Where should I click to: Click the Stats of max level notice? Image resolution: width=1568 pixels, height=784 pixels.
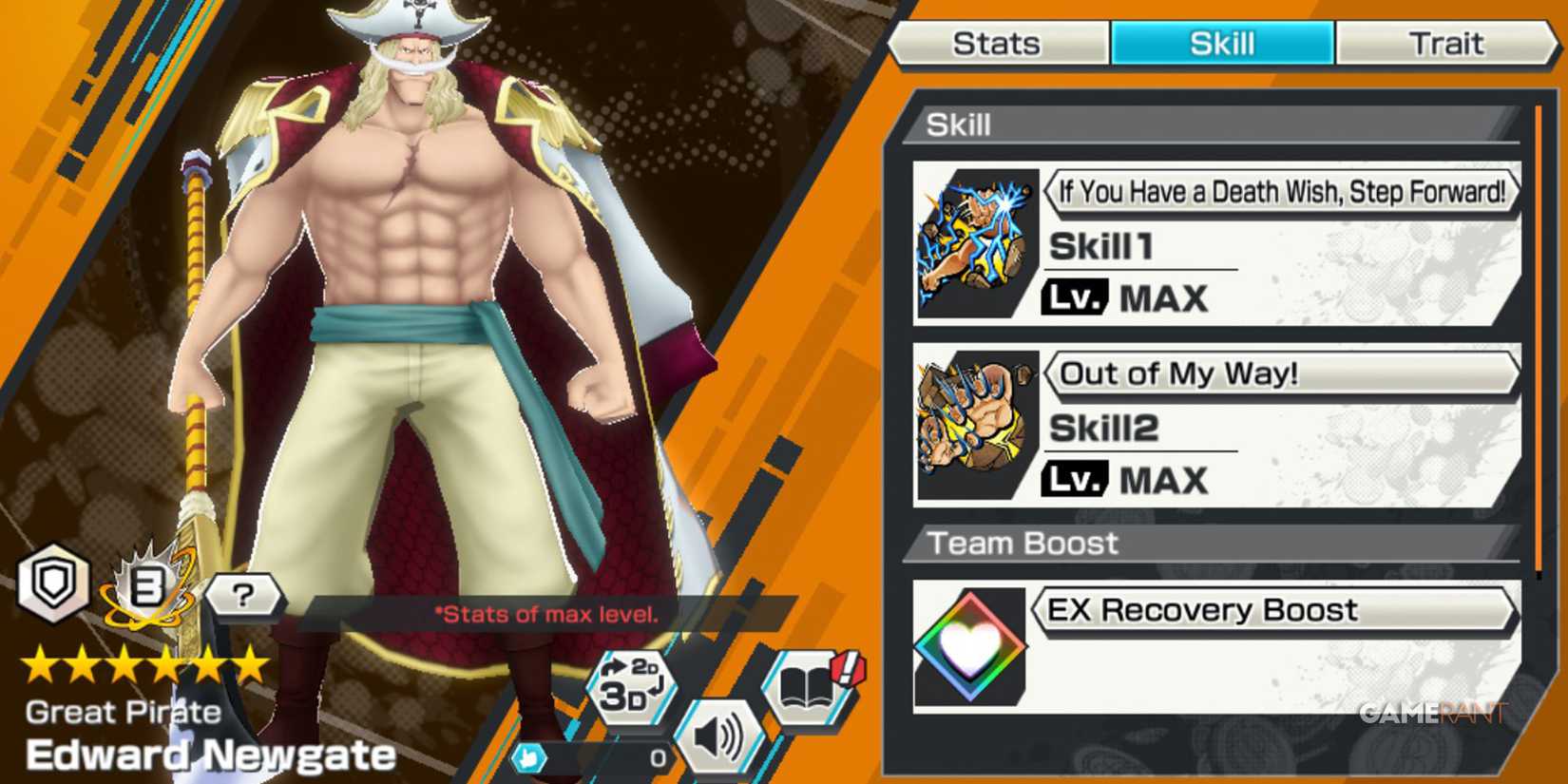(x=546, y=615)
